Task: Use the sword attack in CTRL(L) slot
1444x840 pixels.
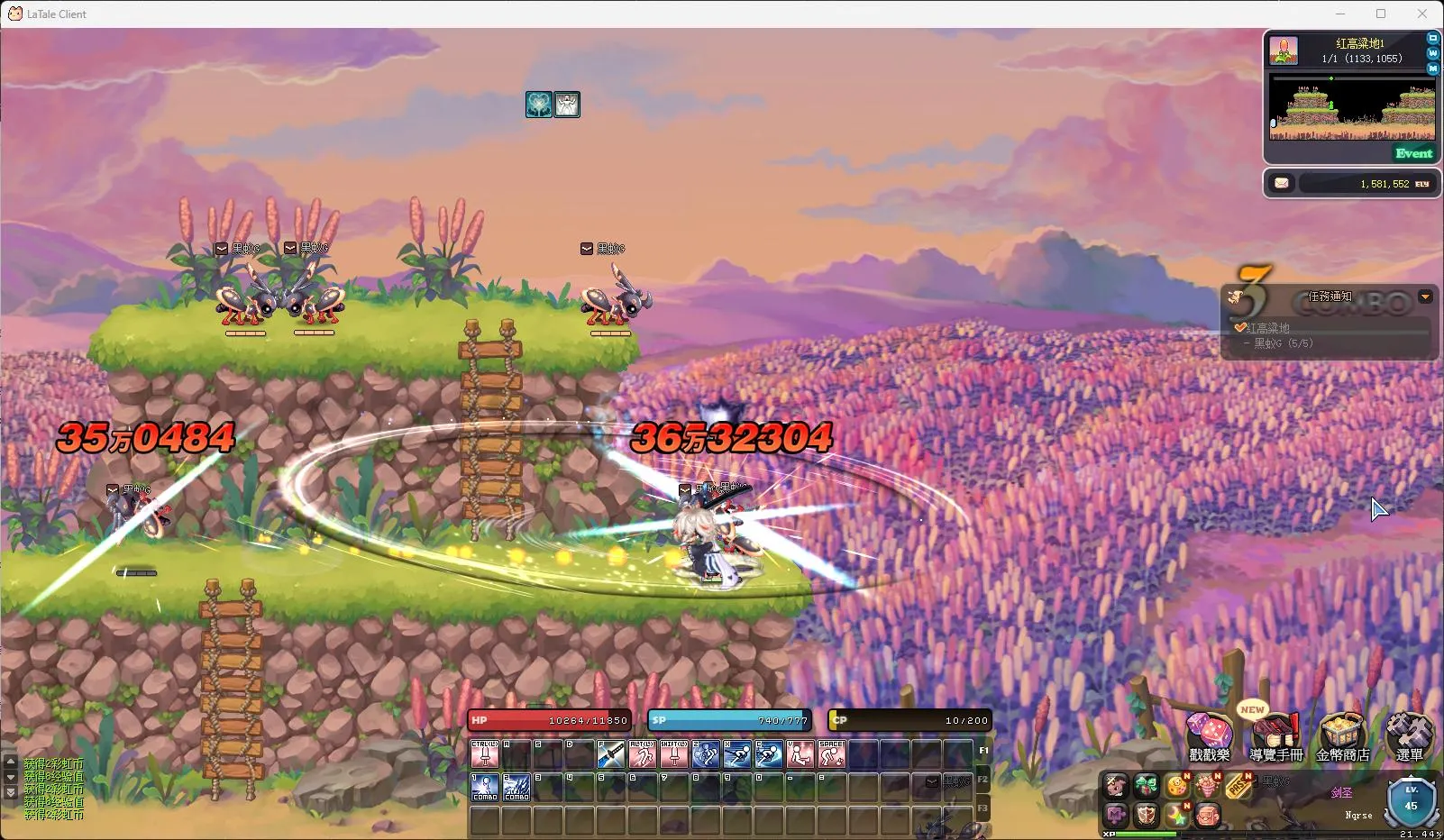Action: point(485,753)
